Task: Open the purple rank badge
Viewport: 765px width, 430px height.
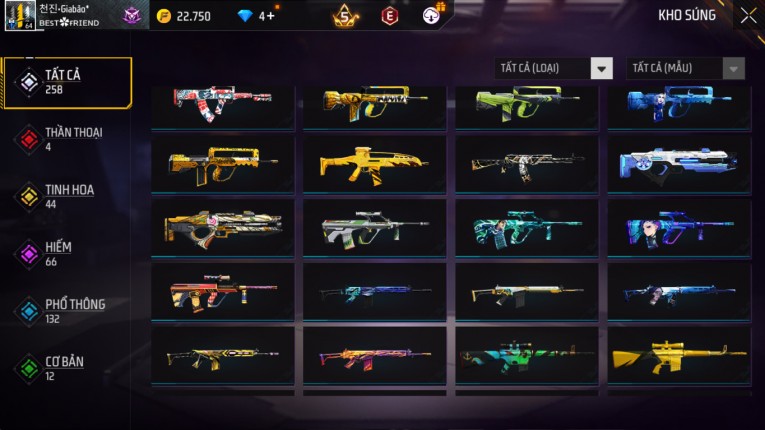Action: click(132, 15)
